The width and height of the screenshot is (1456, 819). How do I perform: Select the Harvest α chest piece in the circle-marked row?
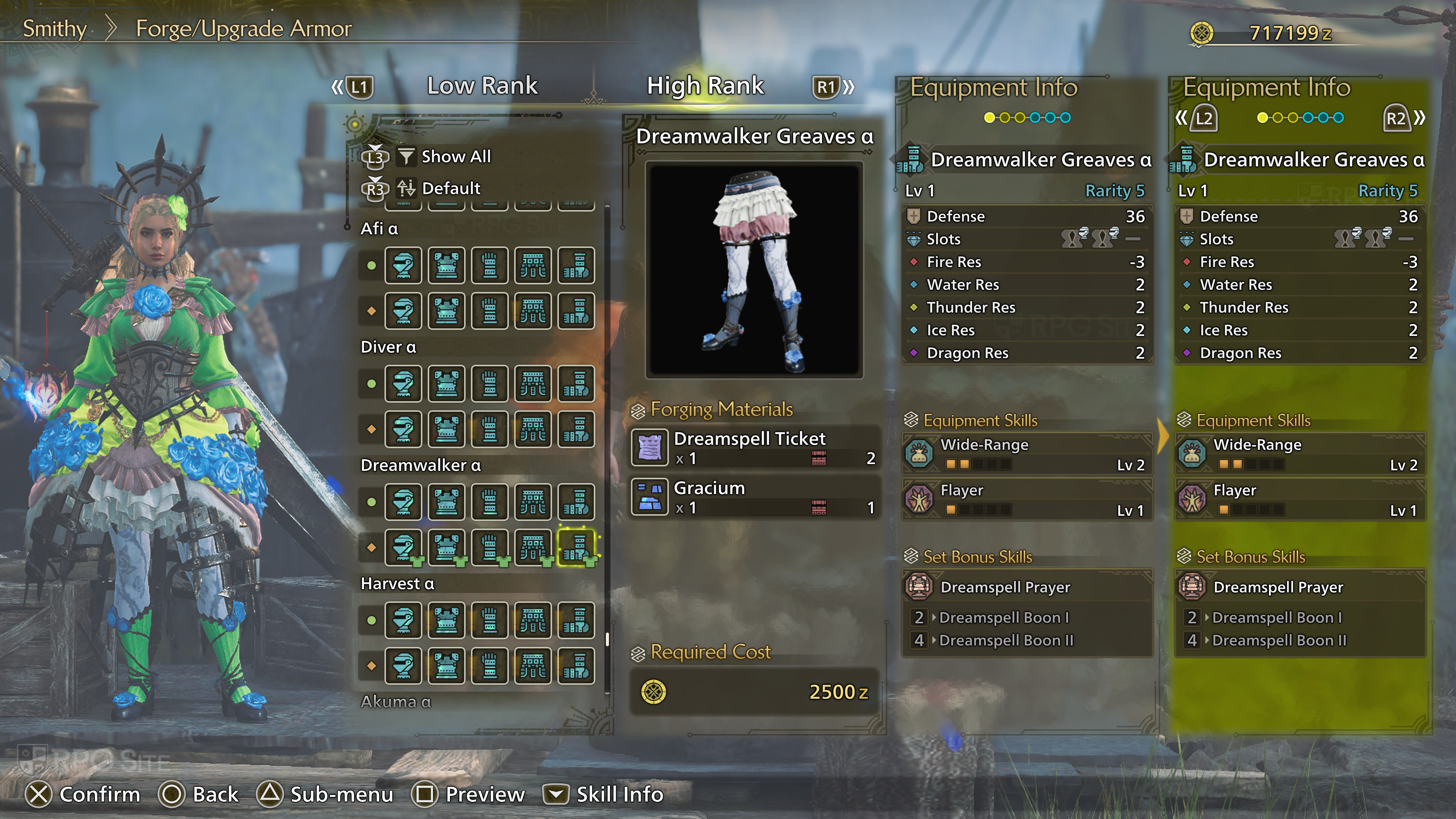(x=447, y=620)
